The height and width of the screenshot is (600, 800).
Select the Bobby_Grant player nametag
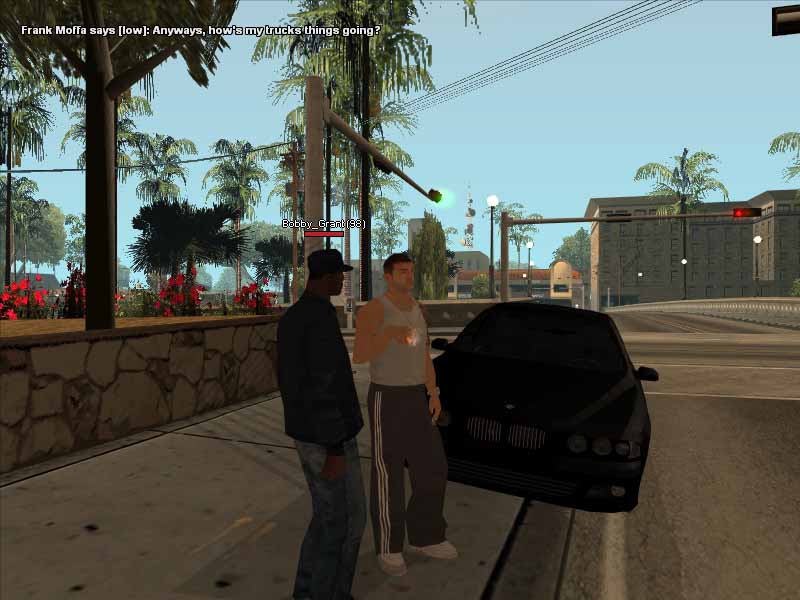coord(323,224)
